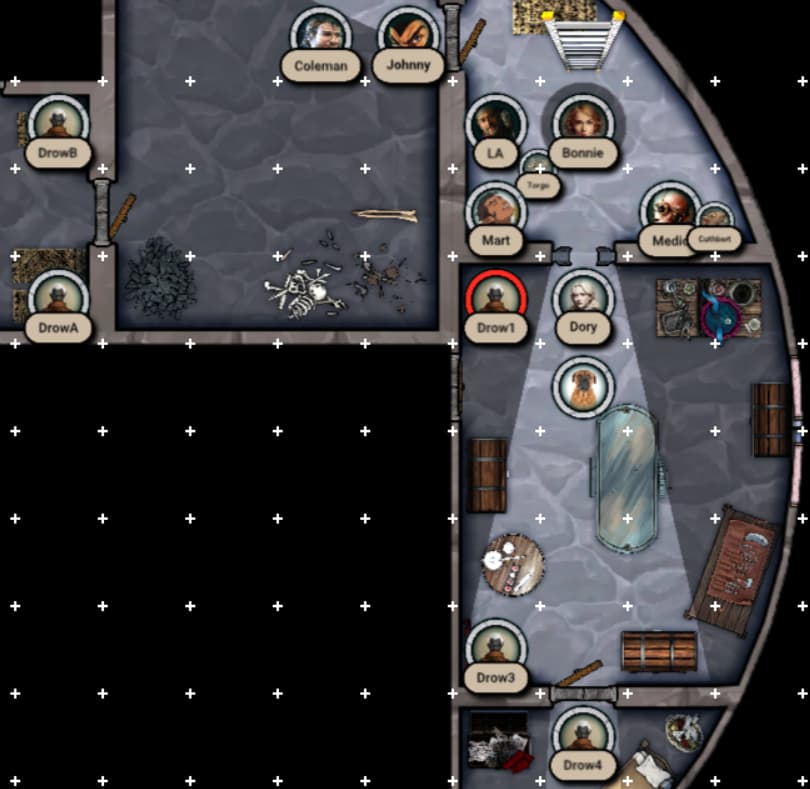Image resolution: width=810 pixels, height=789 pixels.
Task: Choose the Drow3 token
Action: coord(496,647)
